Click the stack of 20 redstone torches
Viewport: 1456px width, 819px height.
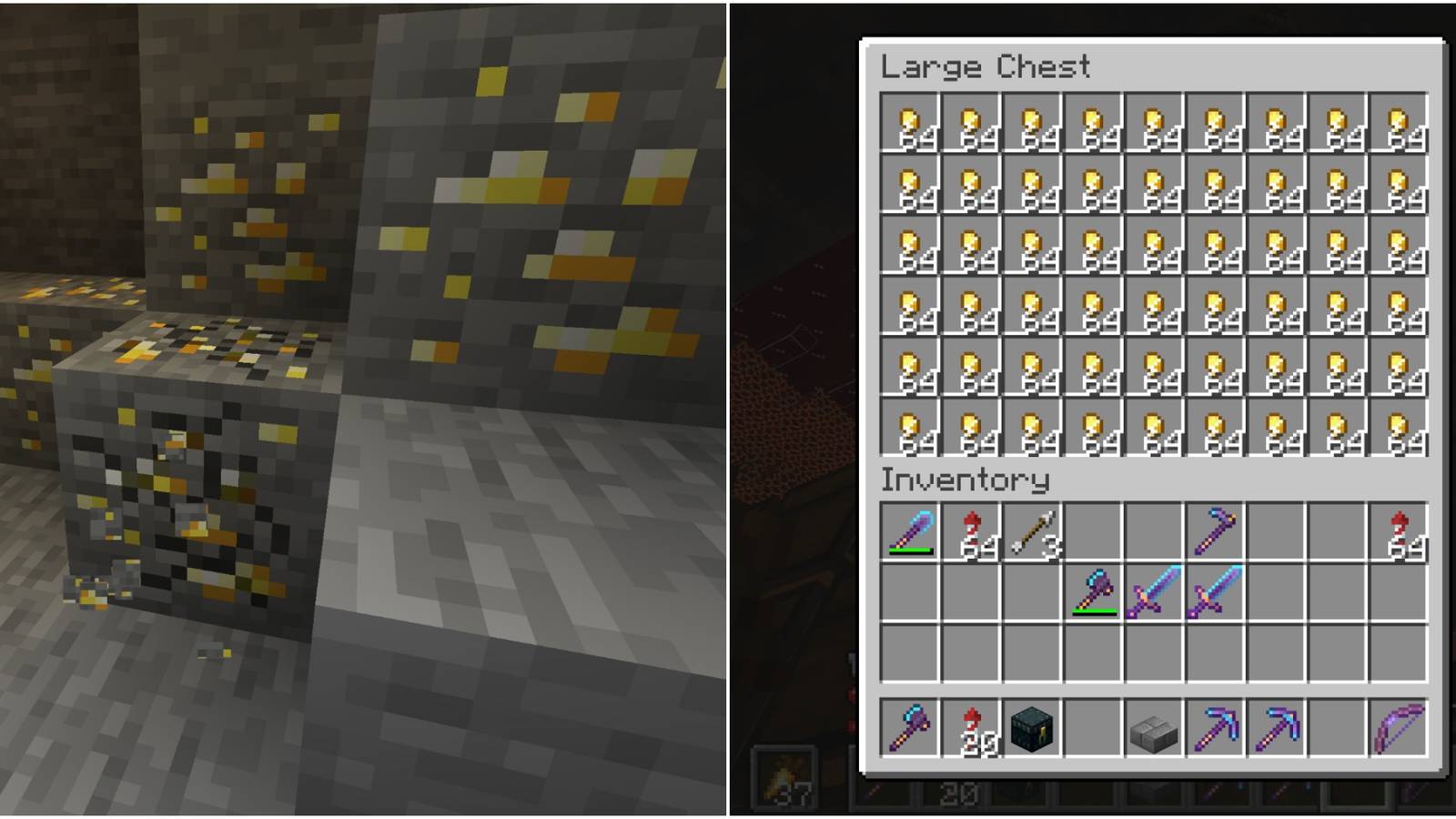[969, 728]
